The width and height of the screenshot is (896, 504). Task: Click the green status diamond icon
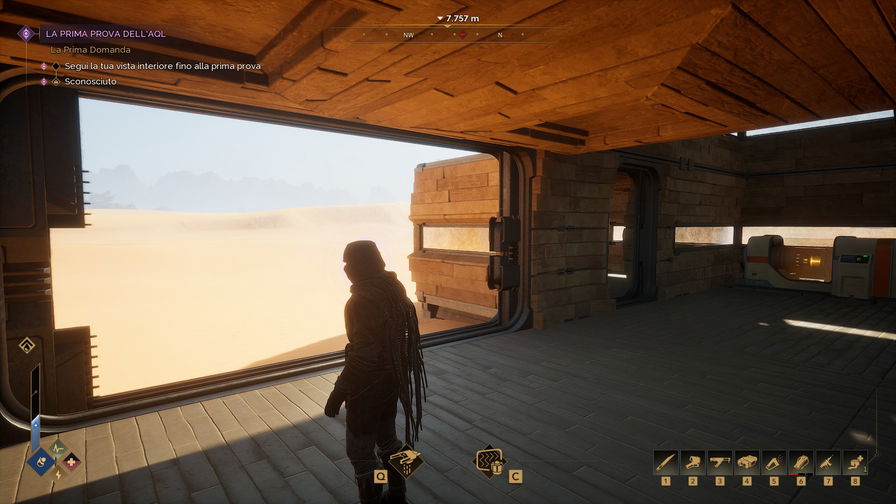point(59,447)
